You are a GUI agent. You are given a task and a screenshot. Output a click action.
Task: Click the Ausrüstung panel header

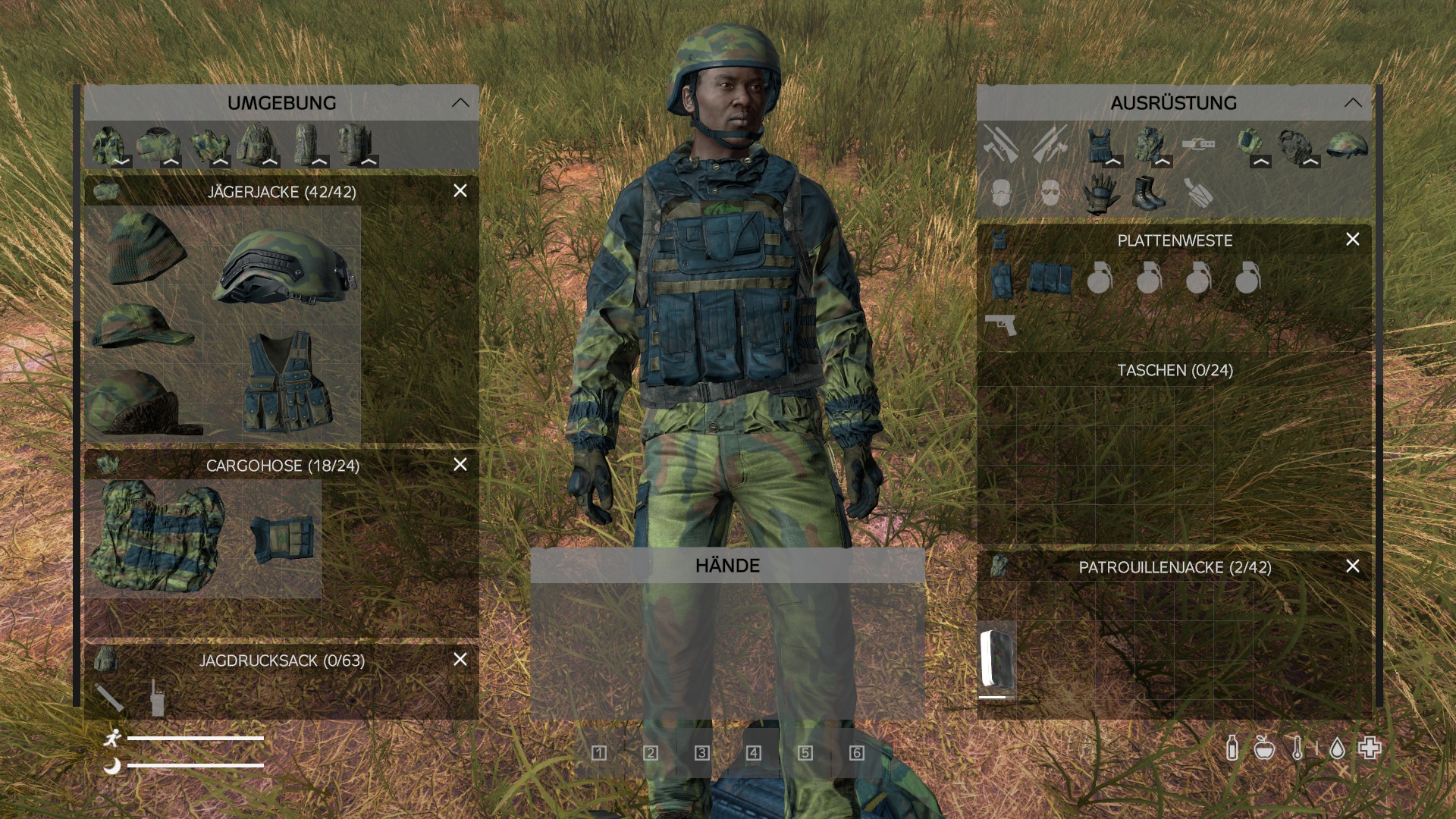click(1174, 104)
